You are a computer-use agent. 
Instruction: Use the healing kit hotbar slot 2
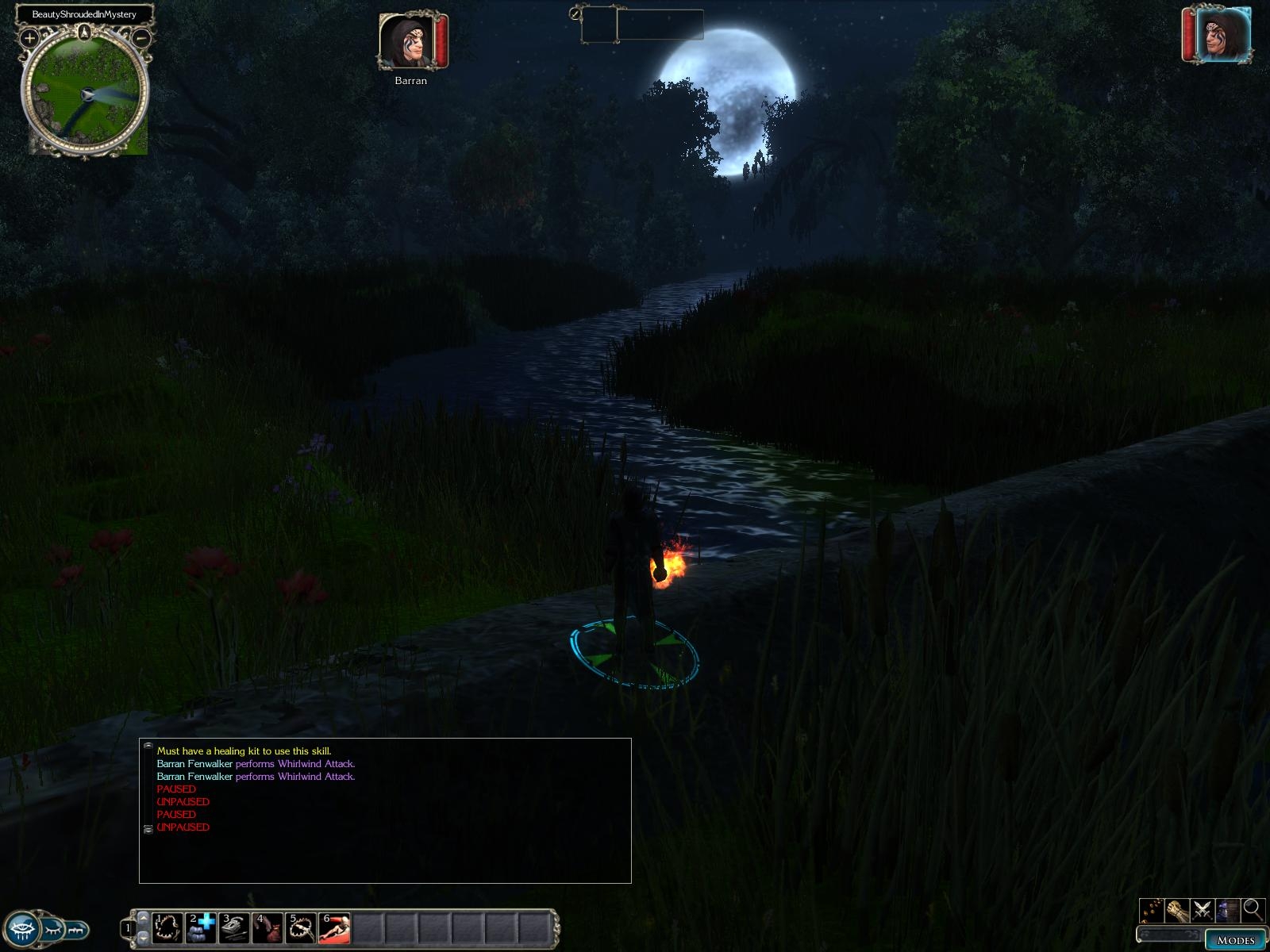(201, 927)
